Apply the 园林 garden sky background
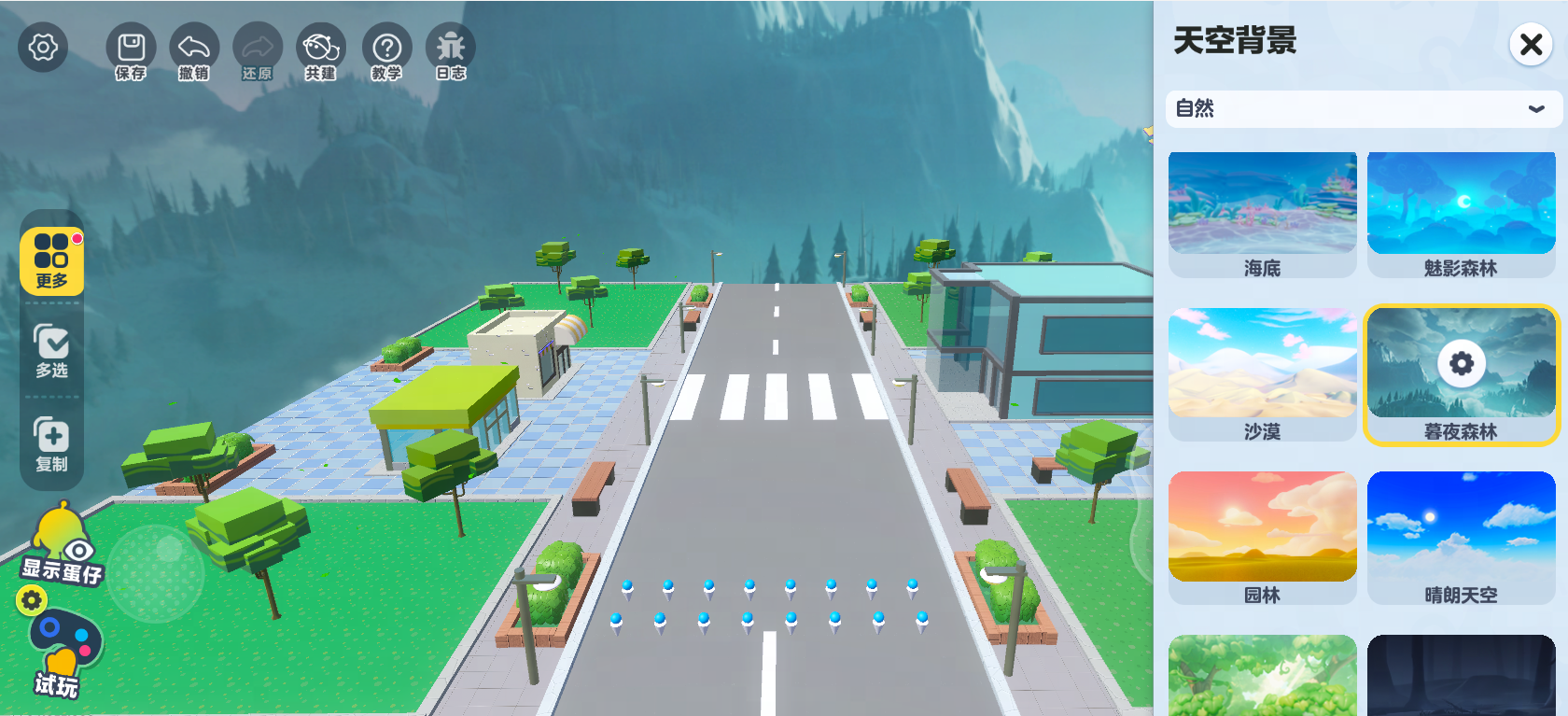 point(1262,537)
